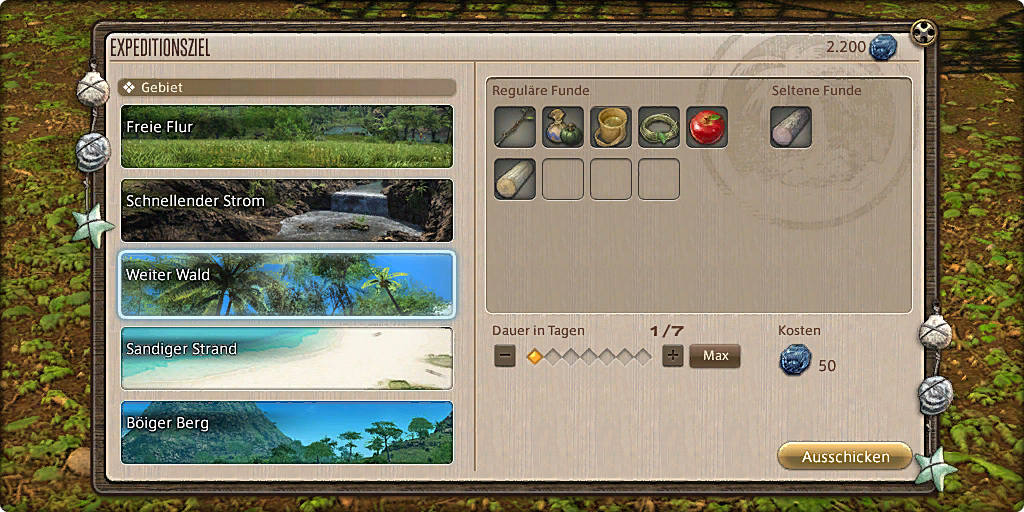The height and width of the screenshot is (512, 1024).
Task: Choose Schnellender Strom as destination
Action: pos(286,211)
